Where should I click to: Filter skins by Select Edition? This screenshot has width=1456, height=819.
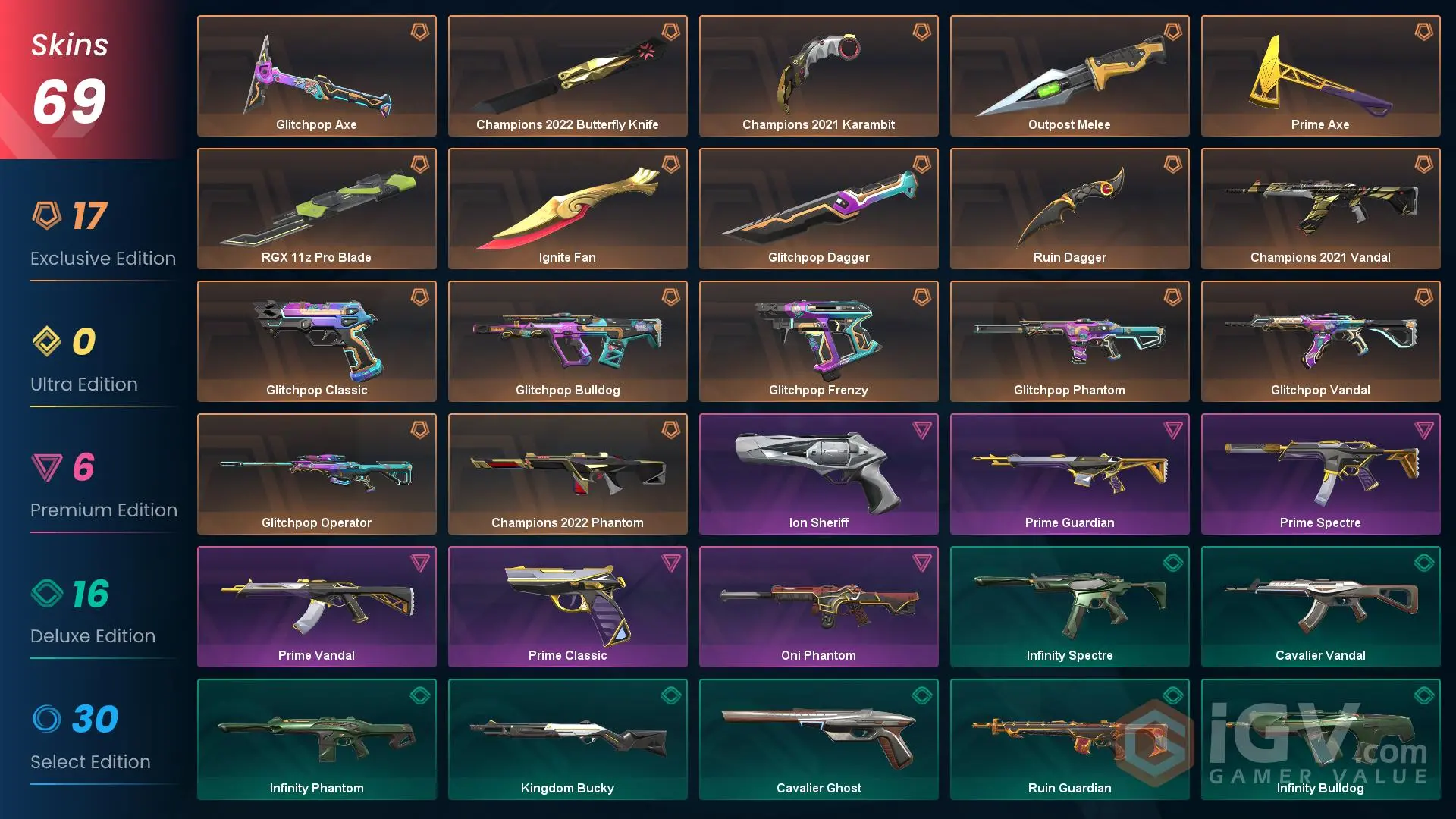pos(91,739)
